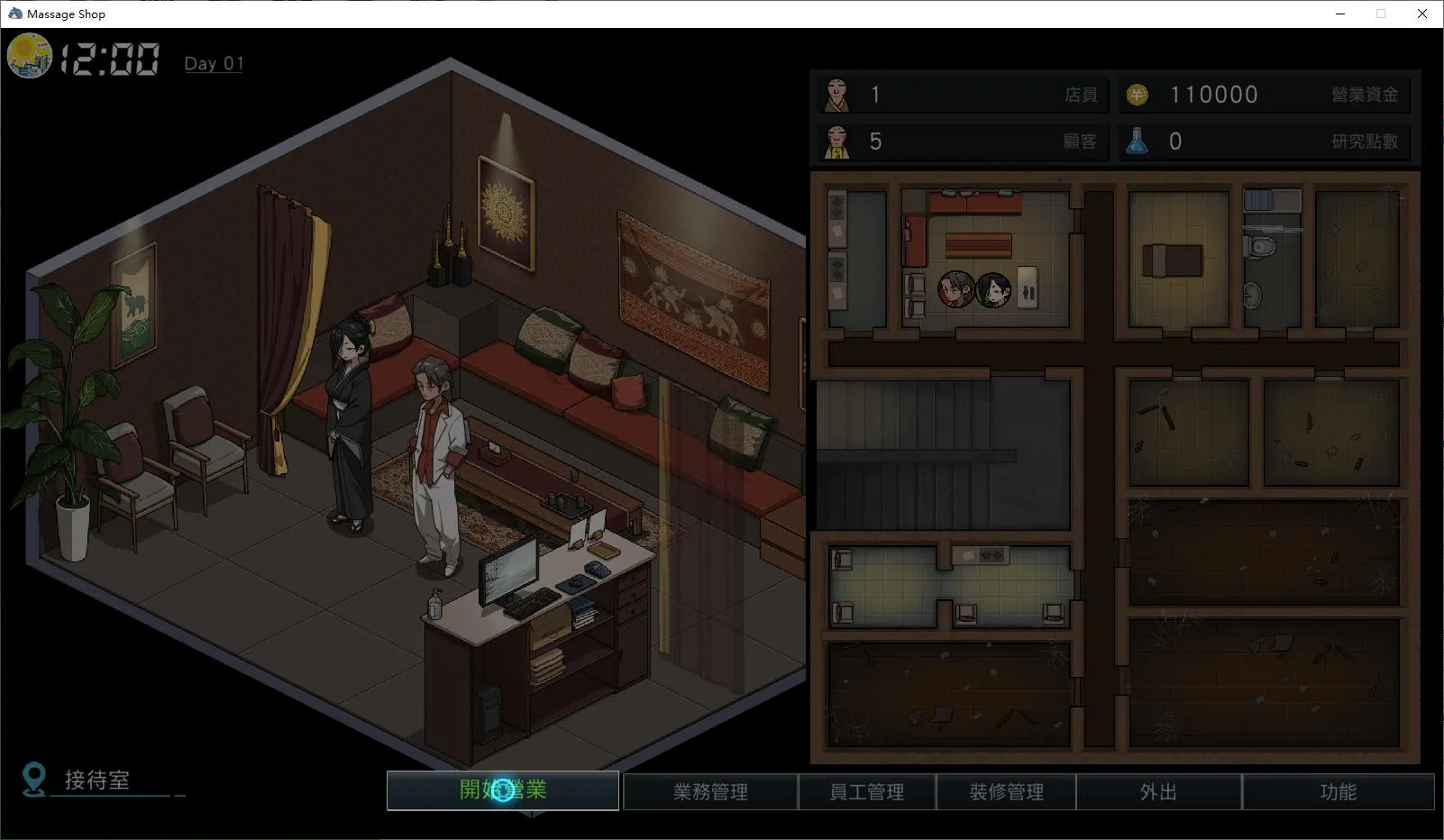The image size is (1444, 840).
Task: Minimize the Massage Shop window
Action: 1340,14
